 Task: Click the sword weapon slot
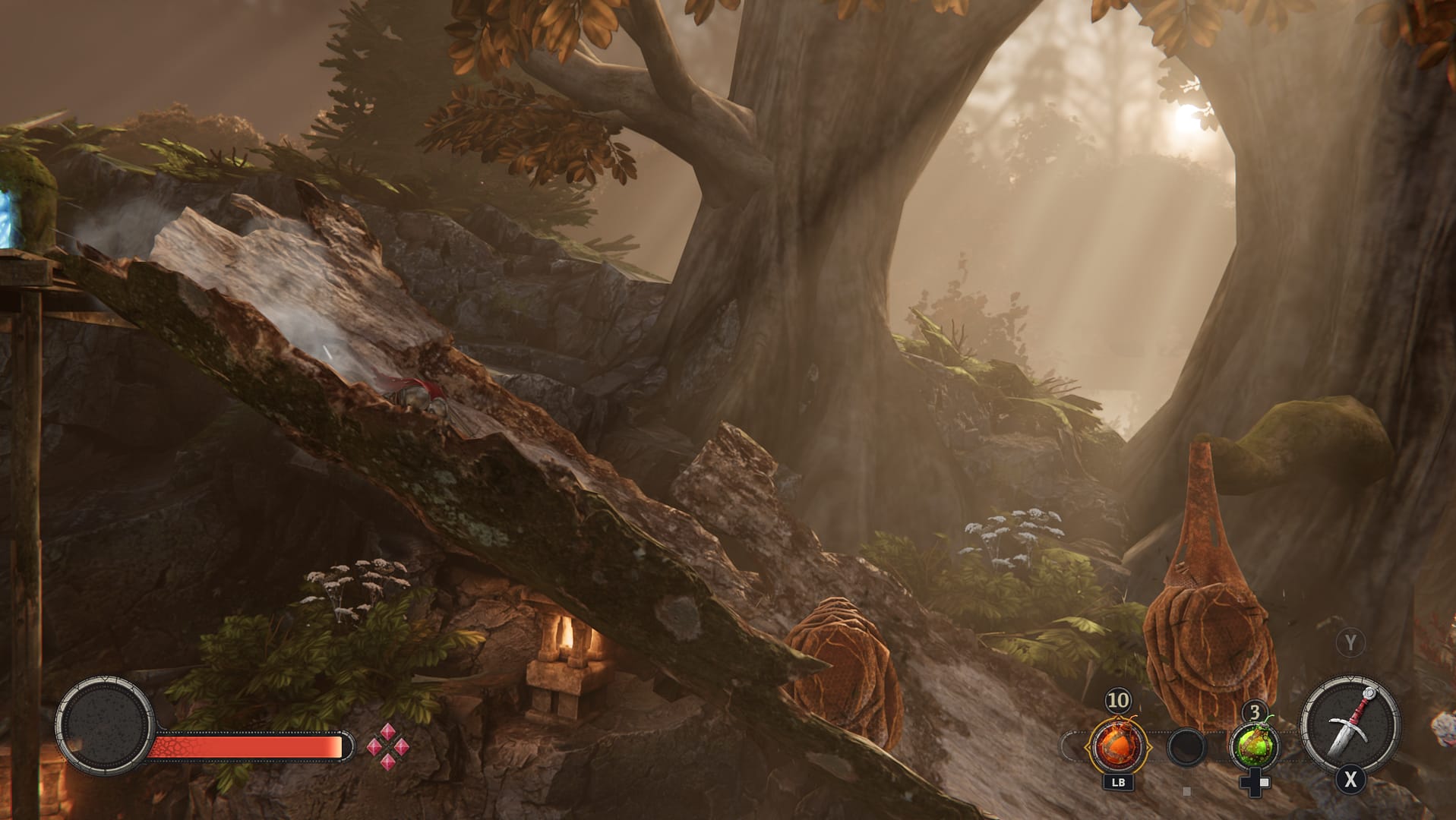[x=1350, y=725]
